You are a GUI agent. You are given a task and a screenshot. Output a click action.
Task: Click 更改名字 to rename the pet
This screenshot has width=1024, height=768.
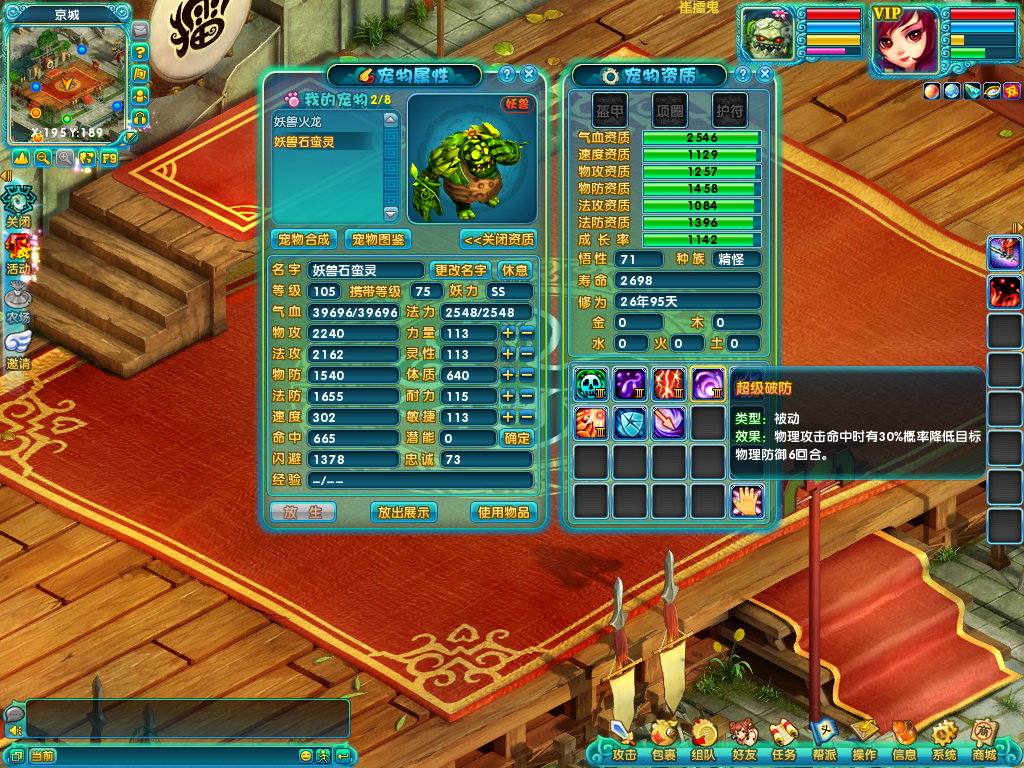(461, 270)
